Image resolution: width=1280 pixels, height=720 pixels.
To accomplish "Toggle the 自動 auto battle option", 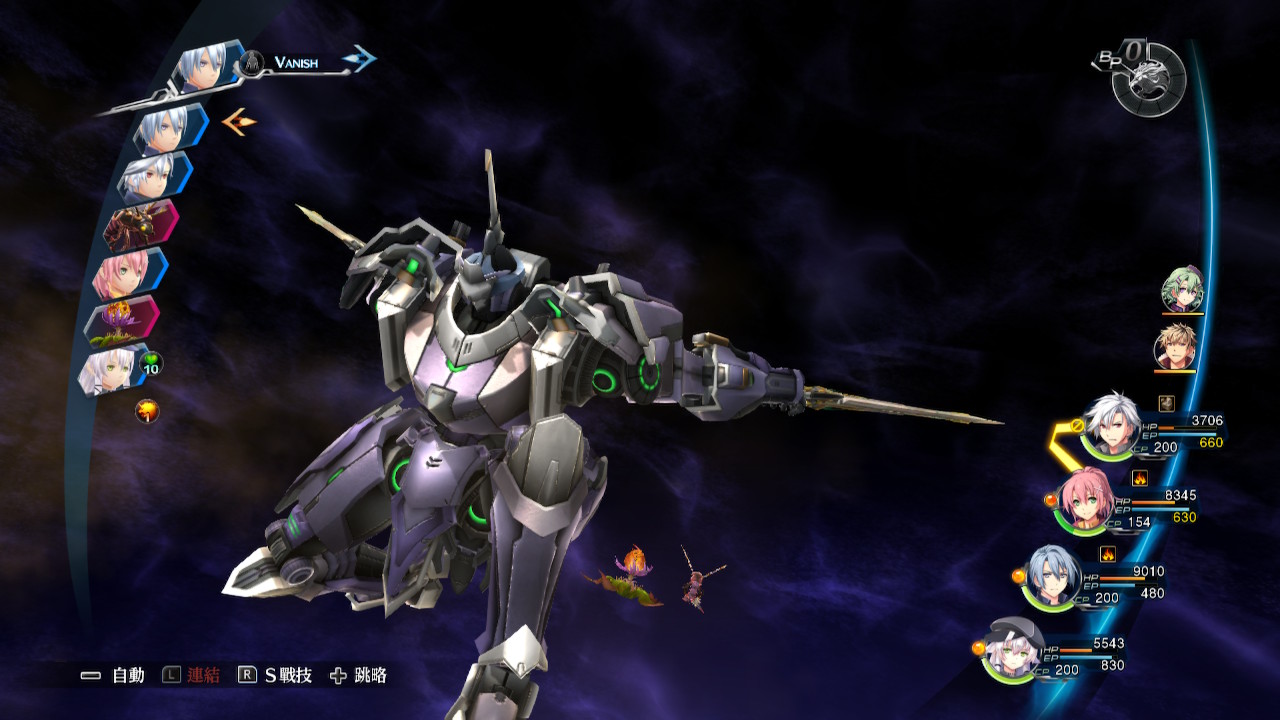I will [x=113, y=676].
